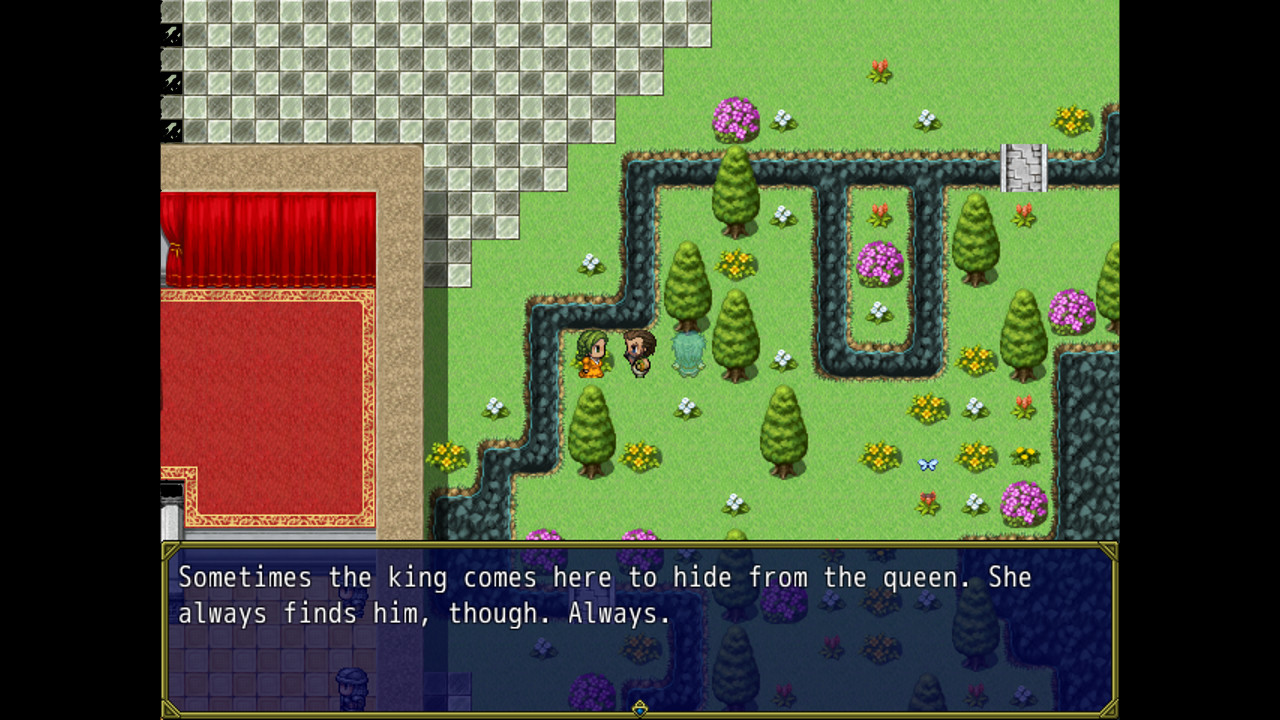Click the pink flowering bush above the path
1280x720 pixels.
(735, 118)
